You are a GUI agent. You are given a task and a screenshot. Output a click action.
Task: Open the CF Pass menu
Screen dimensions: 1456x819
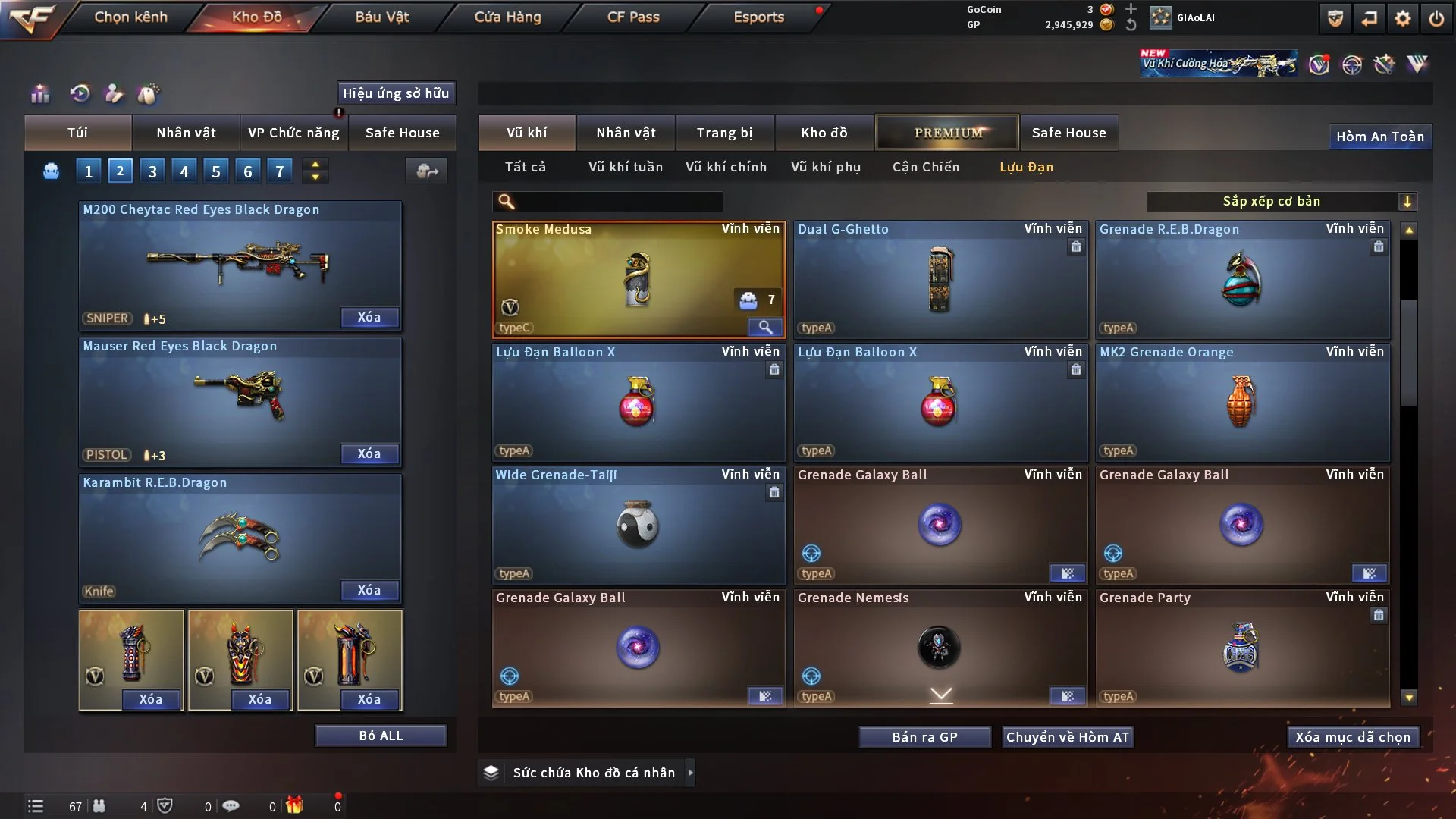click(x=633, y=17)
